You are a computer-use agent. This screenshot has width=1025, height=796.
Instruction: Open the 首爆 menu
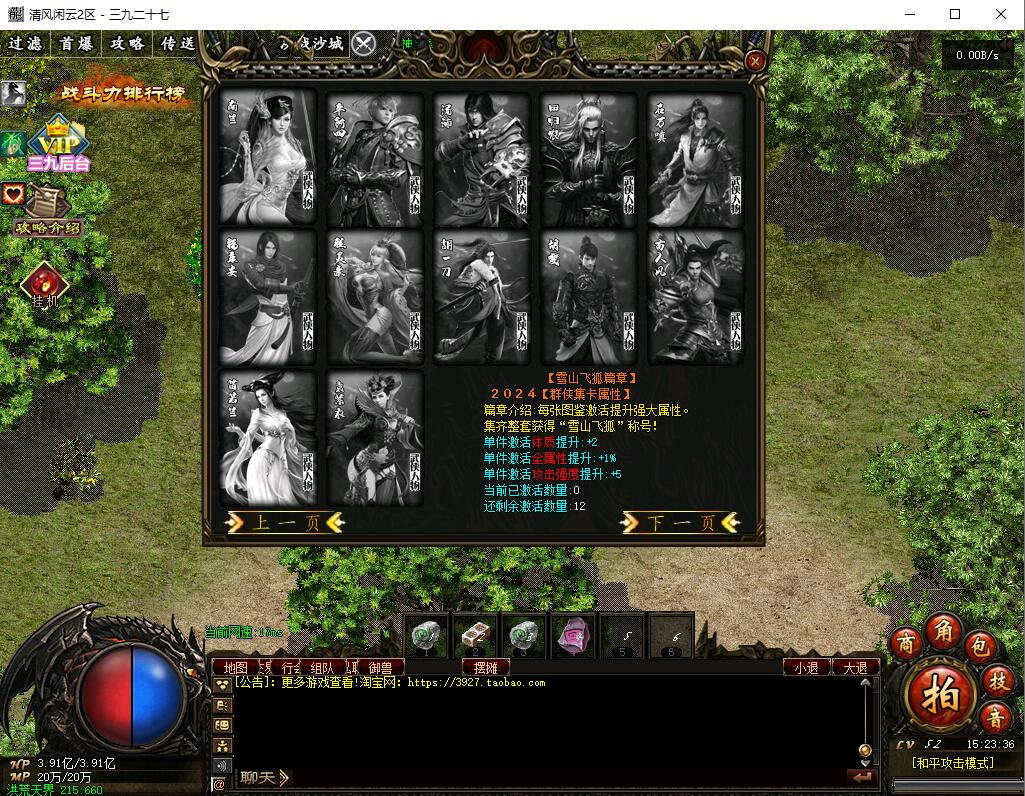pyautogui.click(x=76, y=44)
